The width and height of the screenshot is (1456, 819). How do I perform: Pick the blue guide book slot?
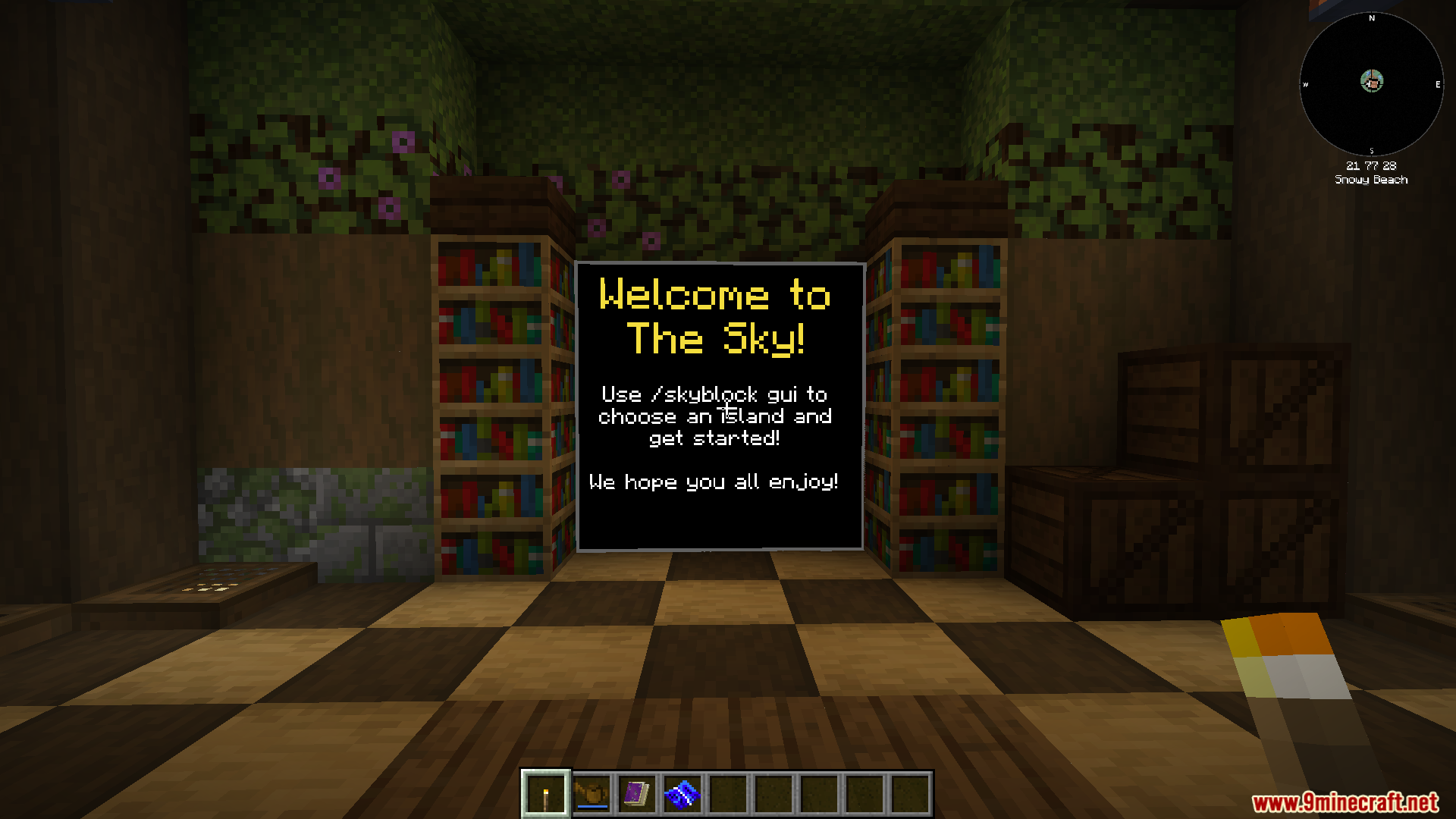pos(682,794)
